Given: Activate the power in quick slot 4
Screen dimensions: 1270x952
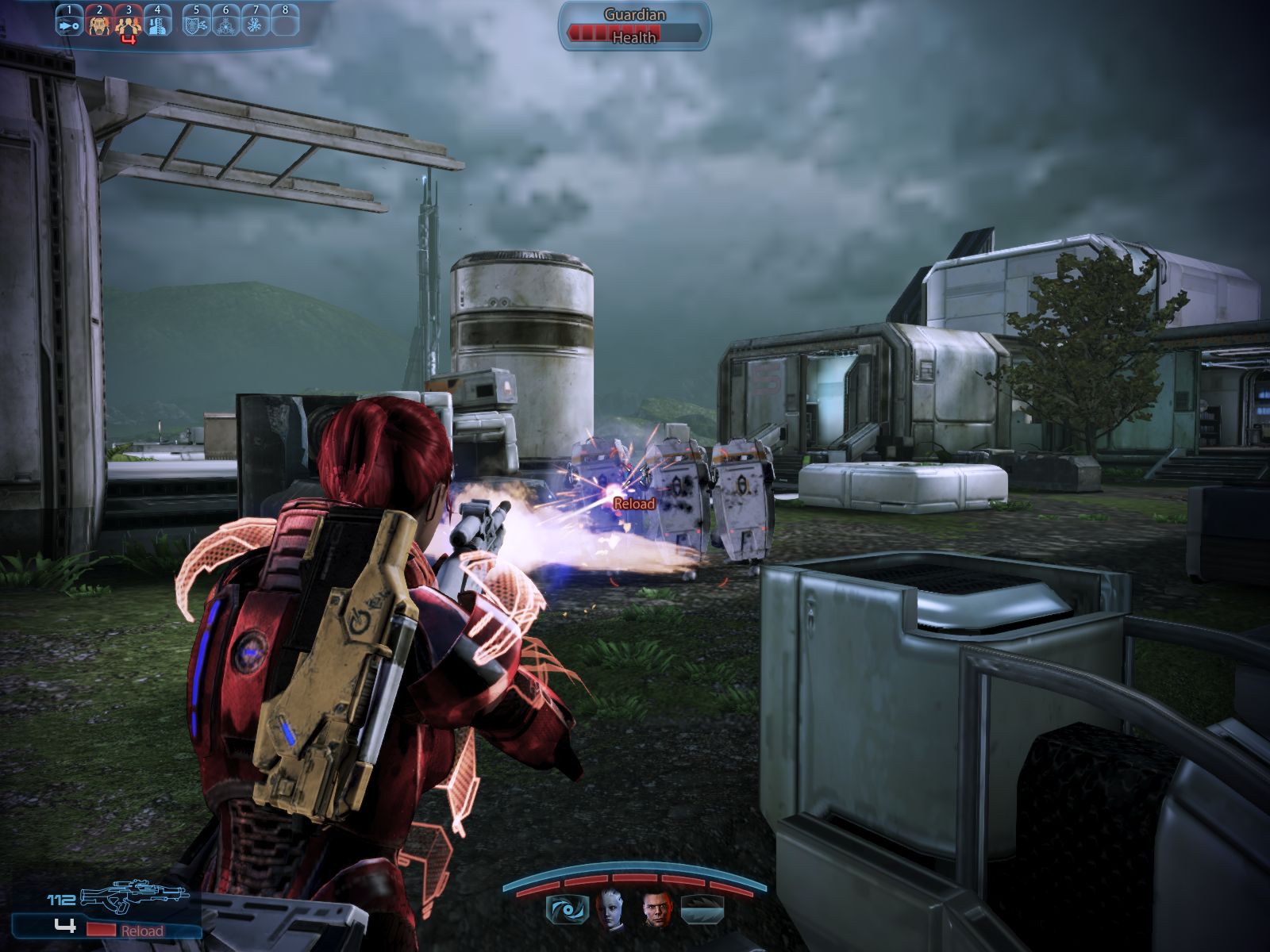Looking at the screenshot, I should [x=157, y=24].
